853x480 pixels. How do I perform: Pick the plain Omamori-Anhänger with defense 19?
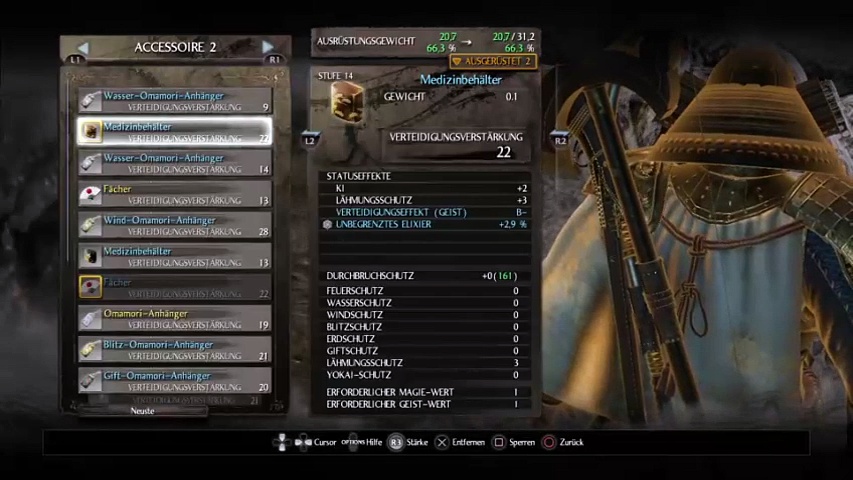(x=175, y=318)
